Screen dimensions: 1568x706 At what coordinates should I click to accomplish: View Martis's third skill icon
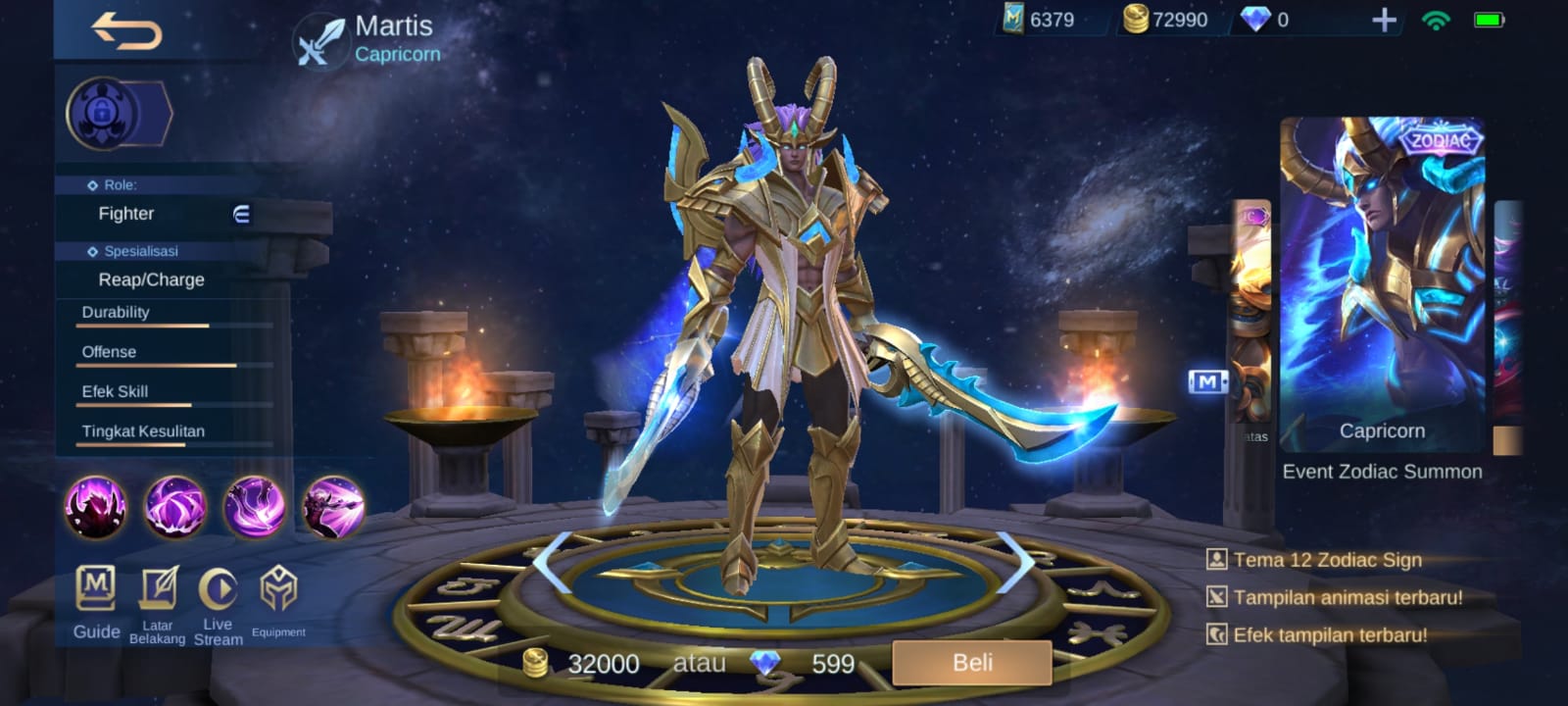(255, 507)
